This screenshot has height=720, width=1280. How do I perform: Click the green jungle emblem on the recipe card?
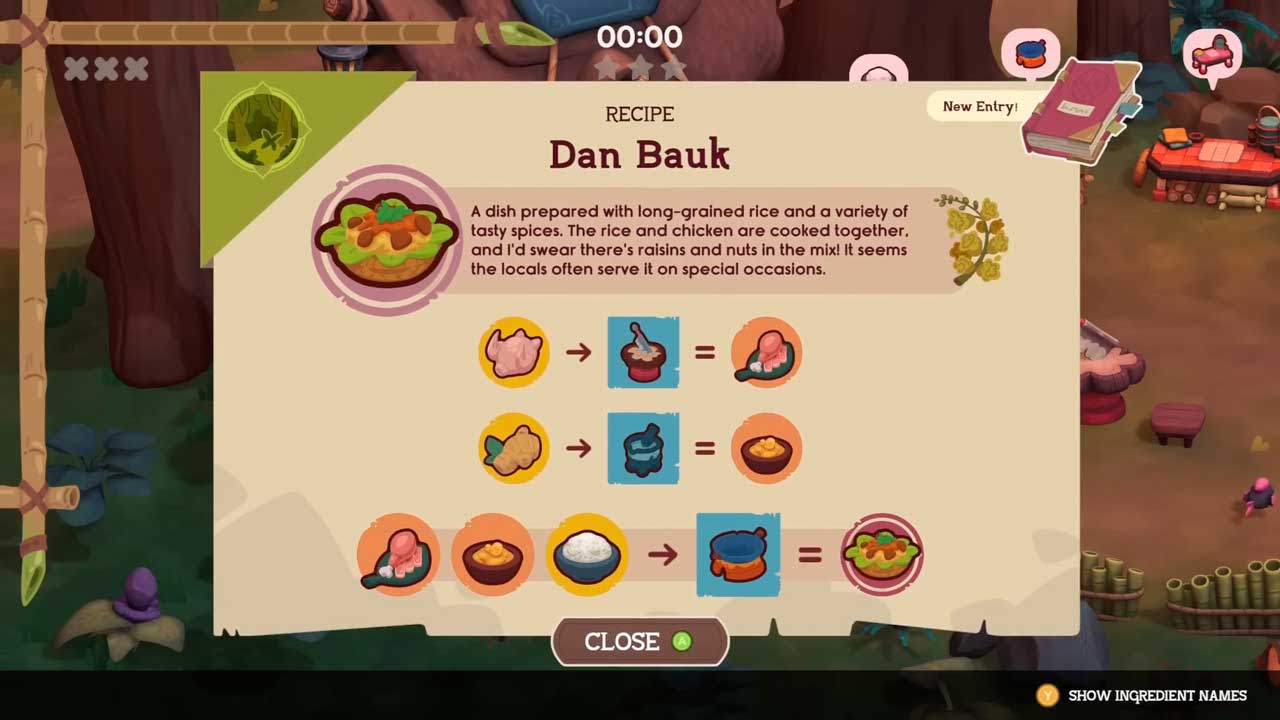(263, 130)
